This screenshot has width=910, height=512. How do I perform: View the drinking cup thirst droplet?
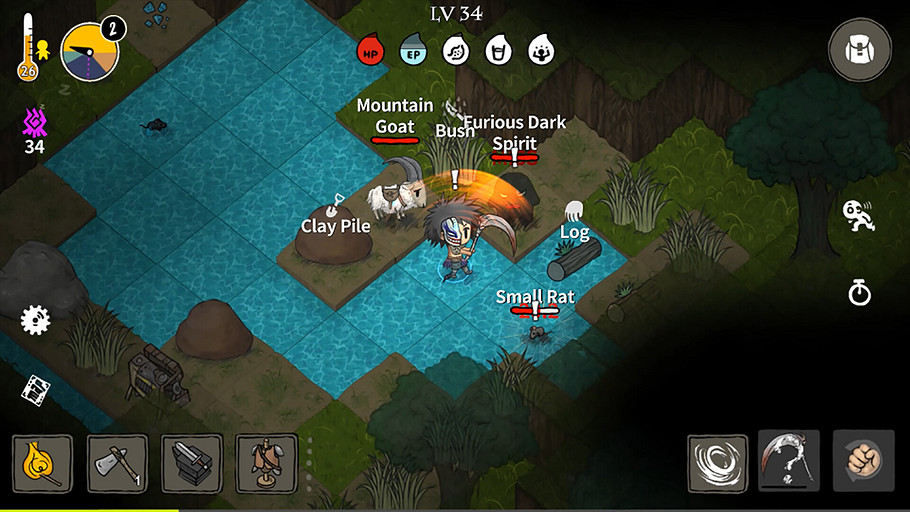pyautogui.click(x=498, y=50)
